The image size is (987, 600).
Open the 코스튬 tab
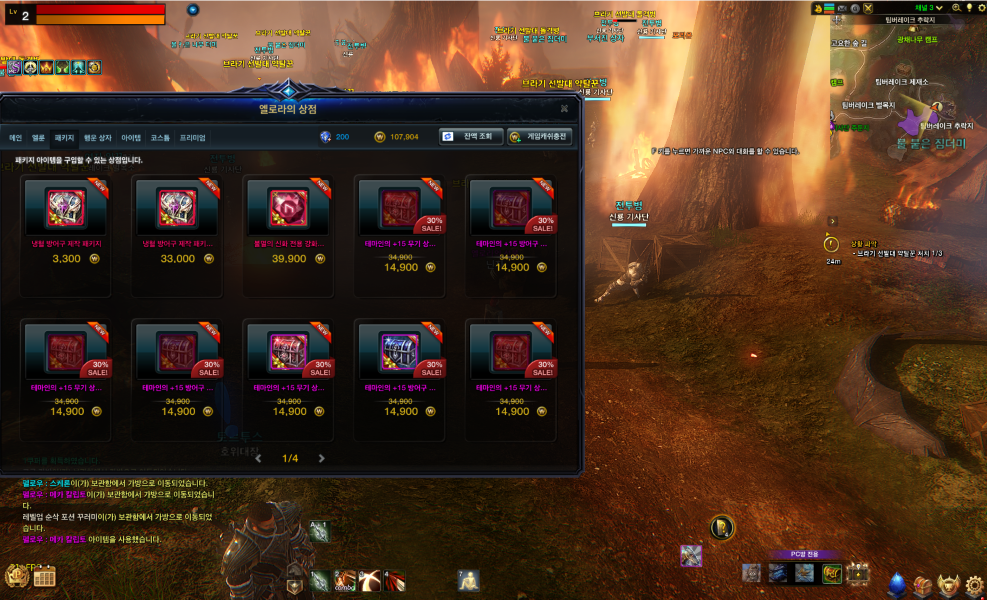pos(160,137)
